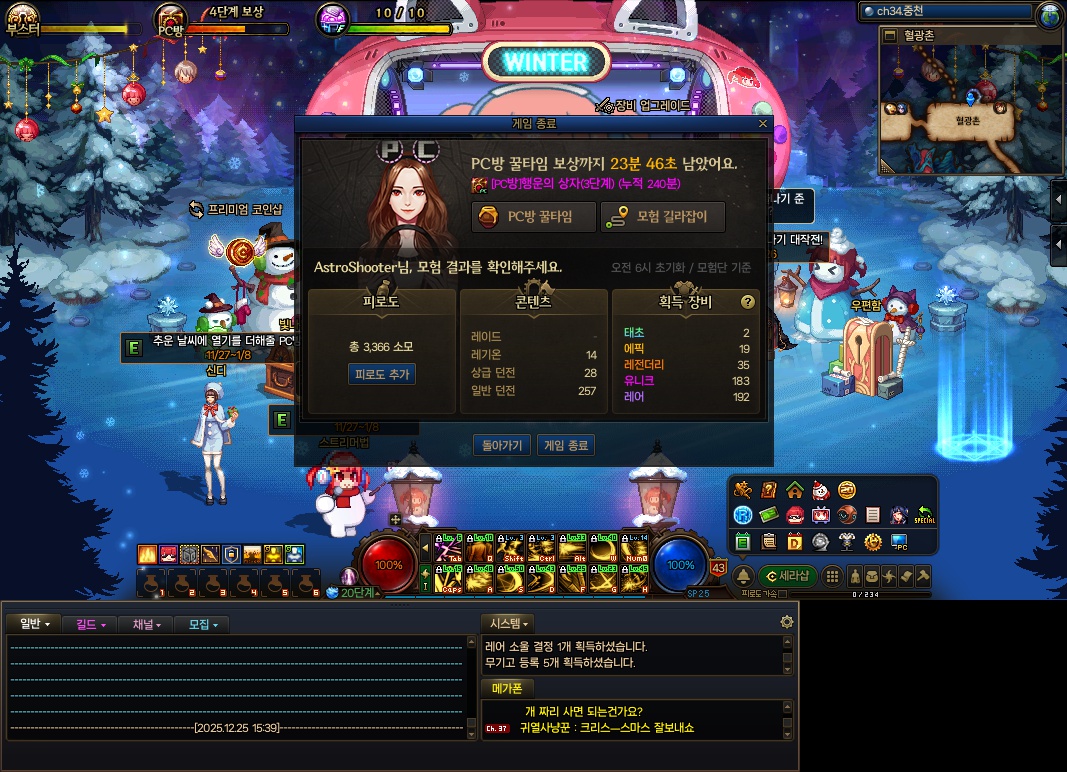
Task: Open the 시스템 message dropdown
Action: coord(508,624)
